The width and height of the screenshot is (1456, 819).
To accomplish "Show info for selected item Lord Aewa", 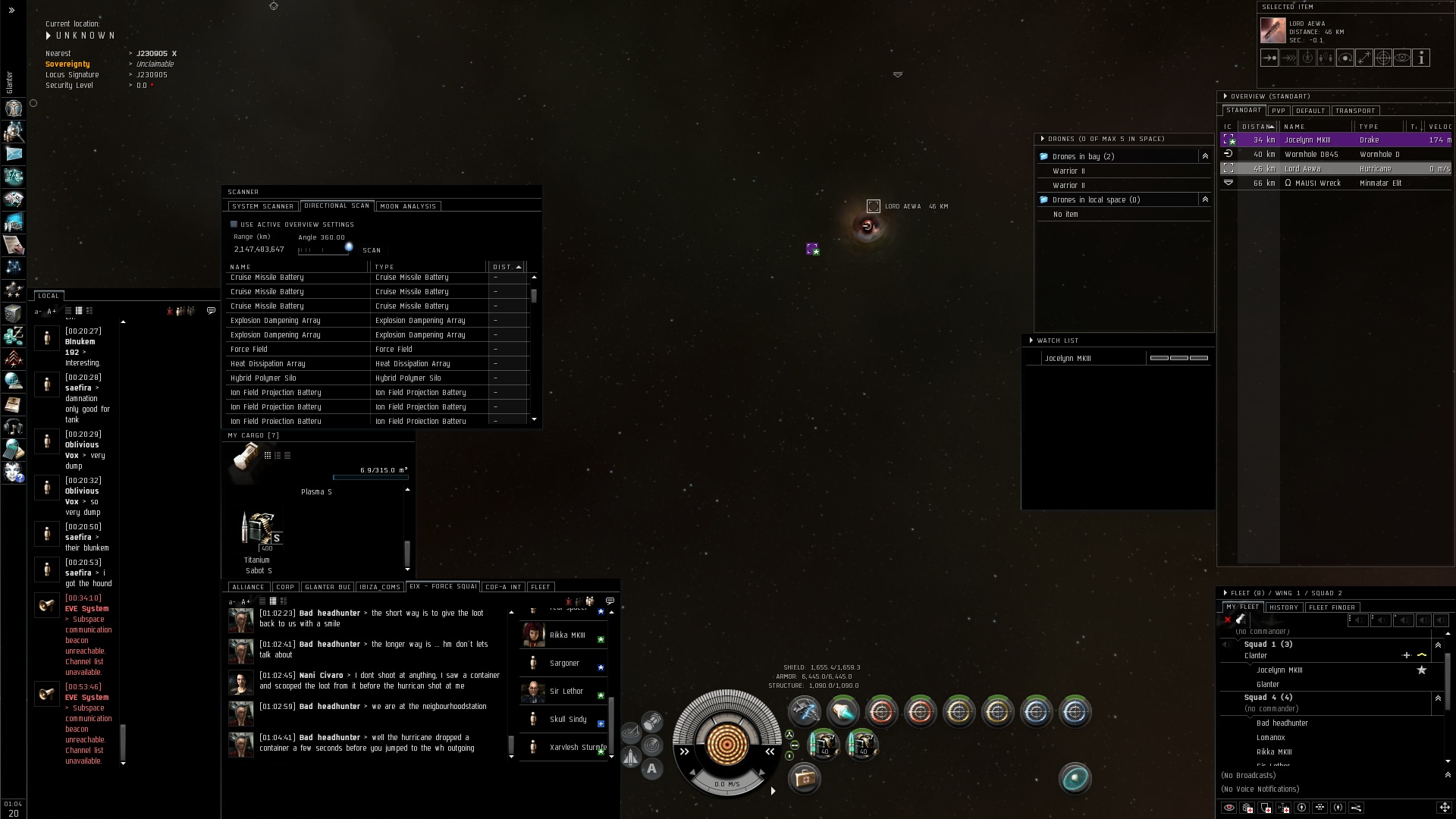I will [1421, 58].
